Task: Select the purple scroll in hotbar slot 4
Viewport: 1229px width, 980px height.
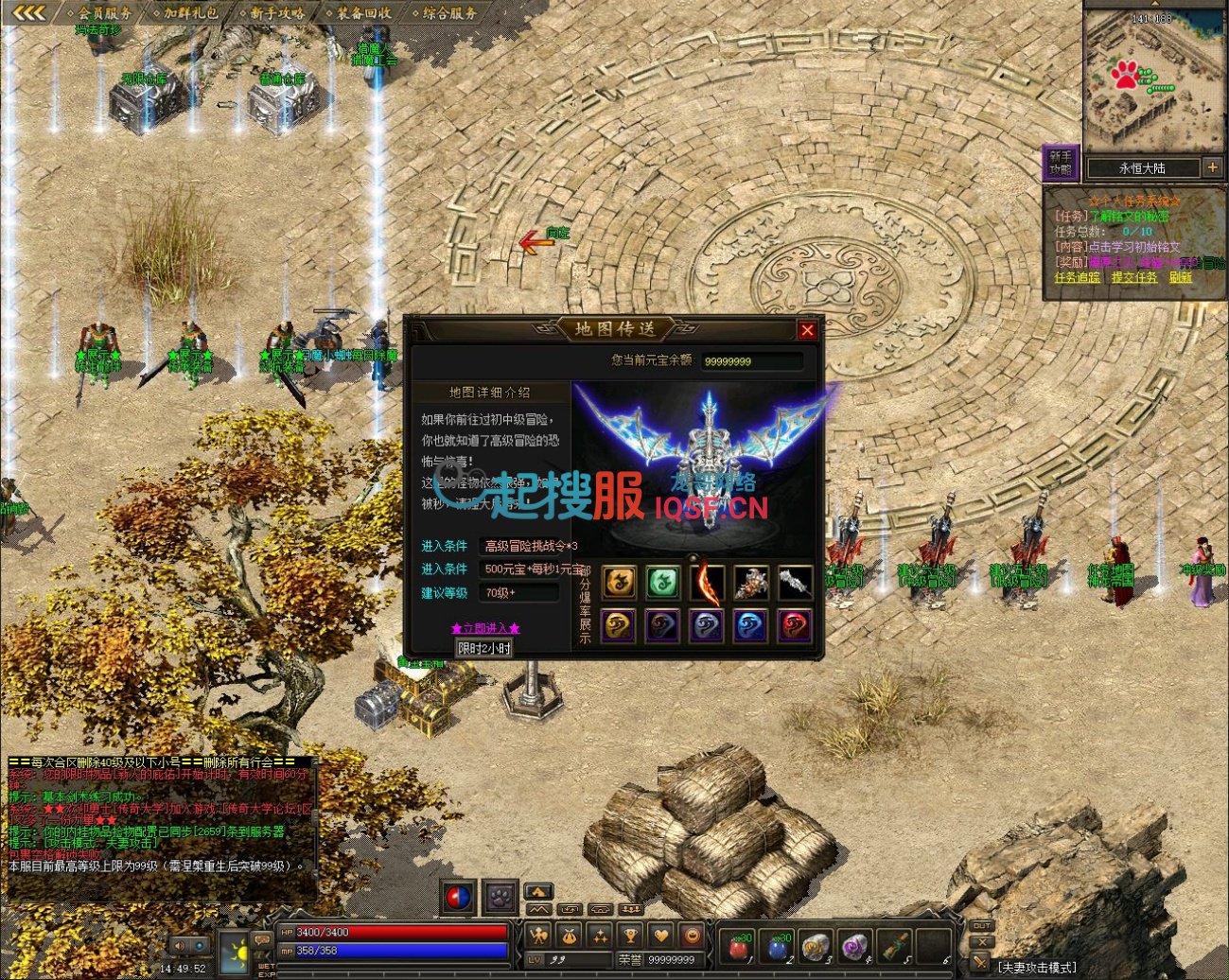Action: click(x=855, y=946)
